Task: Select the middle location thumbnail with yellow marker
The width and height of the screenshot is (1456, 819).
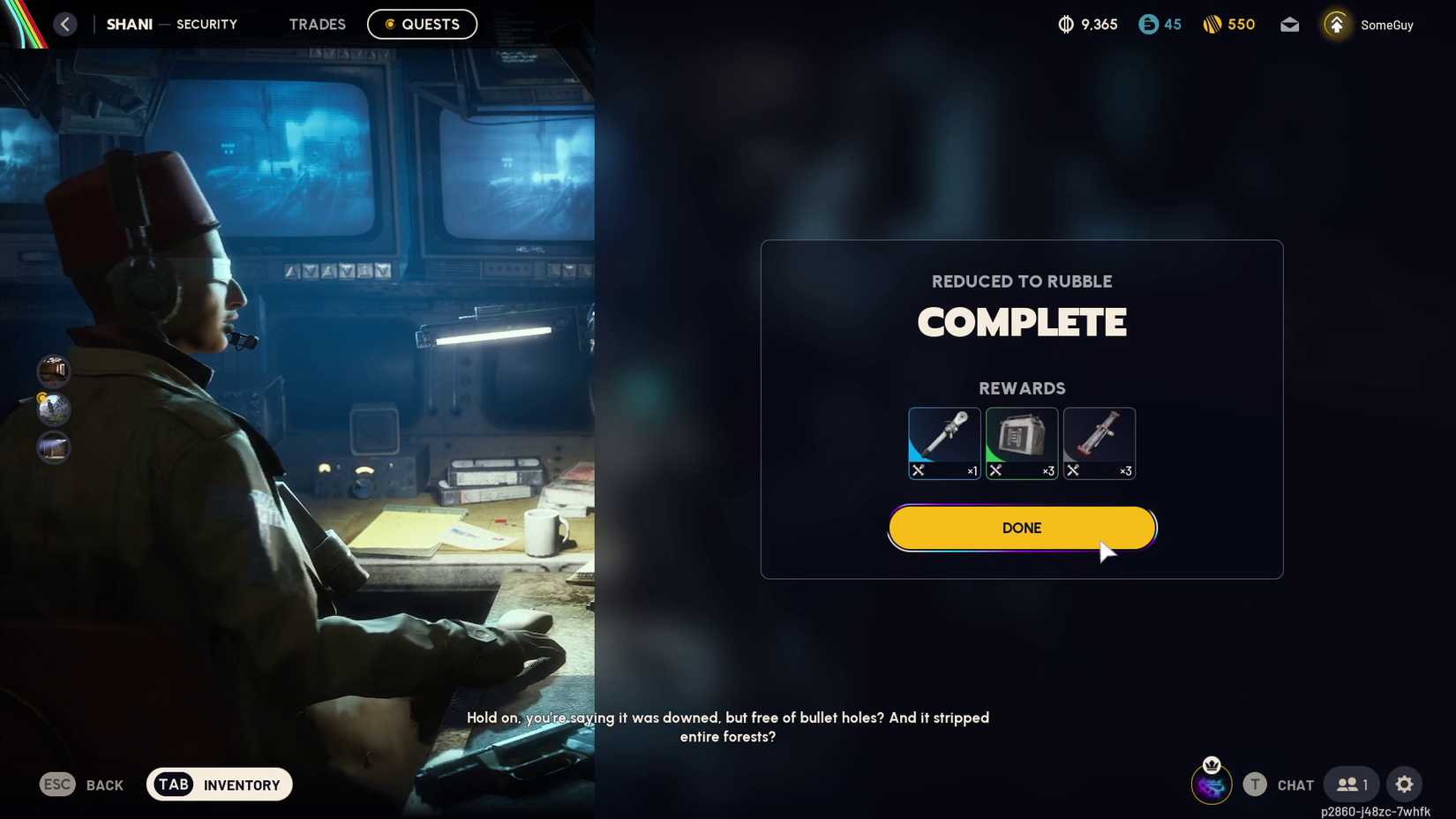Action: [53, 409]
